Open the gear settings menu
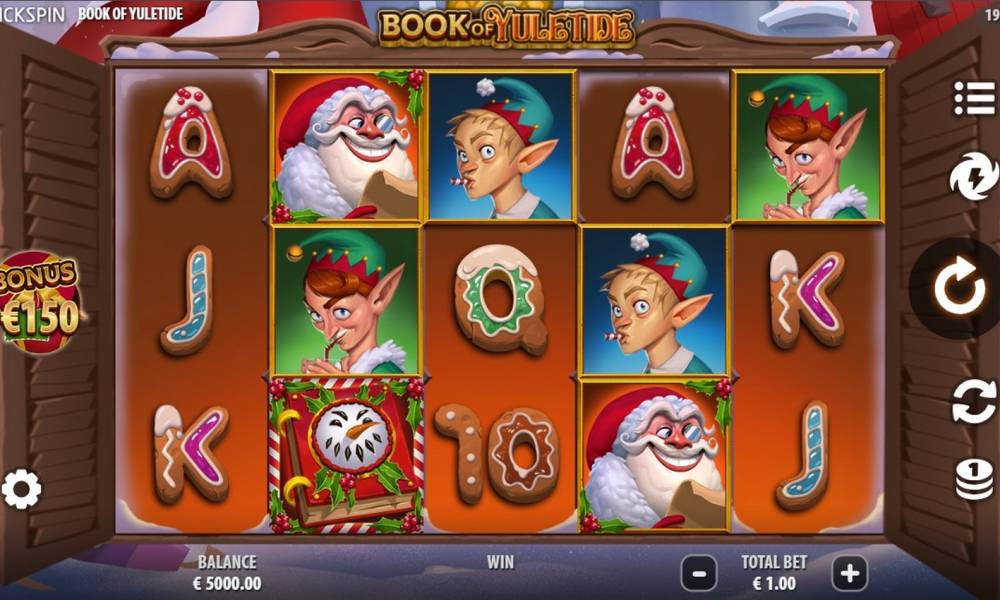The image size is (1000, 600). 22,489
